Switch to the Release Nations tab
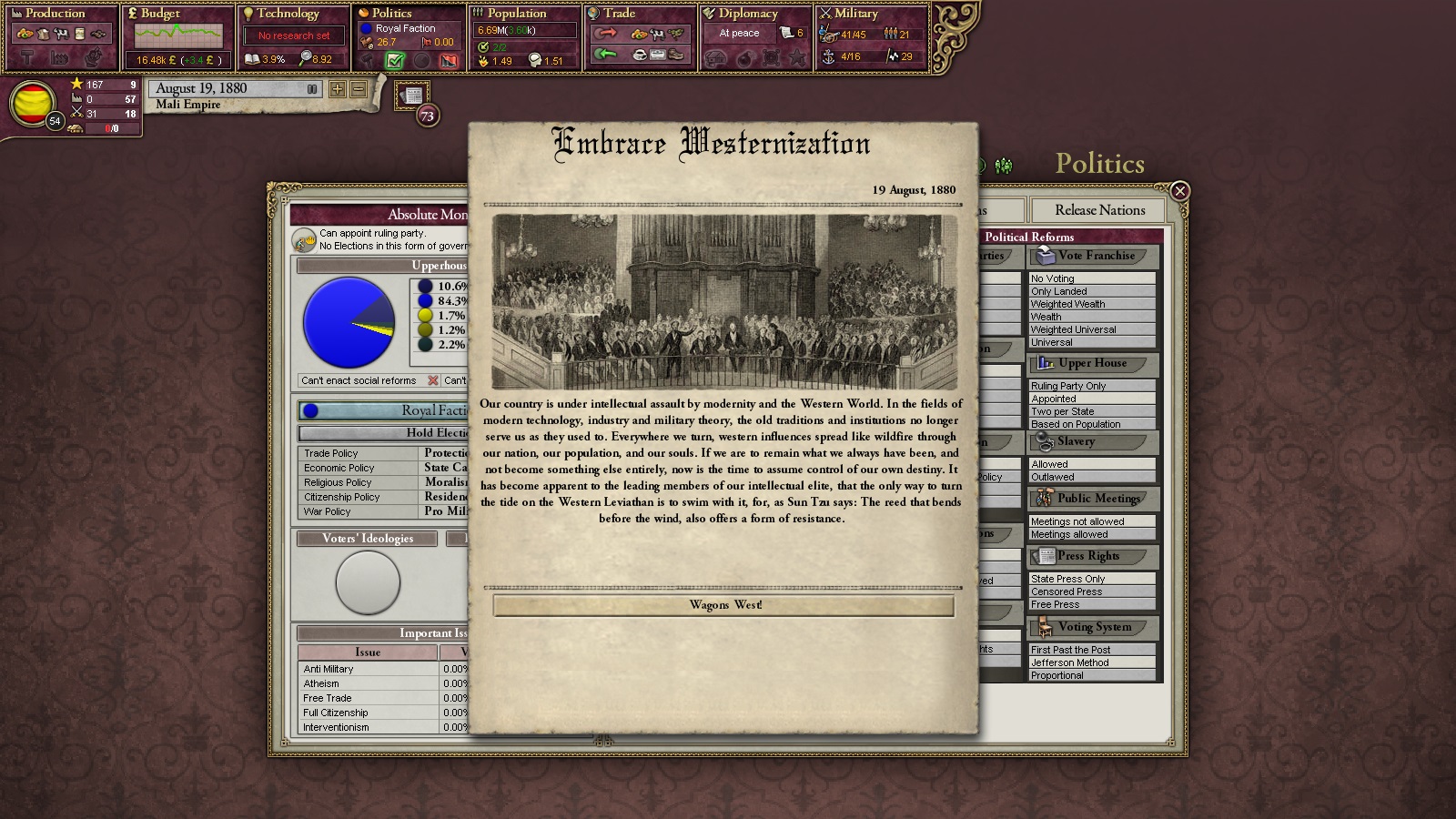Viewport: 1456px width, 819px height. coord(1099,210)
